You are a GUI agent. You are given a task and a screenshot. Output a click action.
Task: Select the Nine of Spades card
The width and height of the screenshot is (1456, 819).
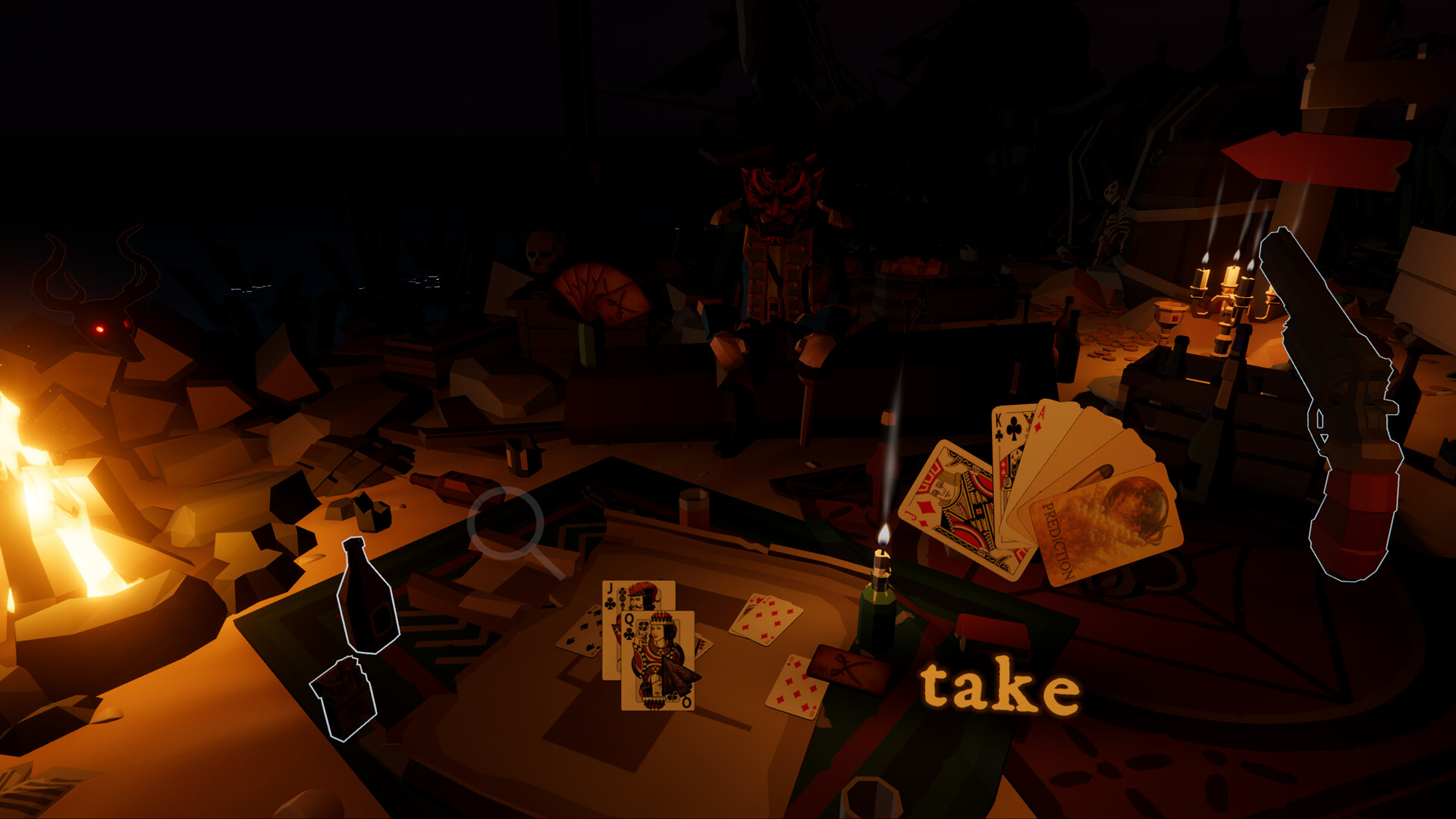pyautogui.click(x=582, y=632)
